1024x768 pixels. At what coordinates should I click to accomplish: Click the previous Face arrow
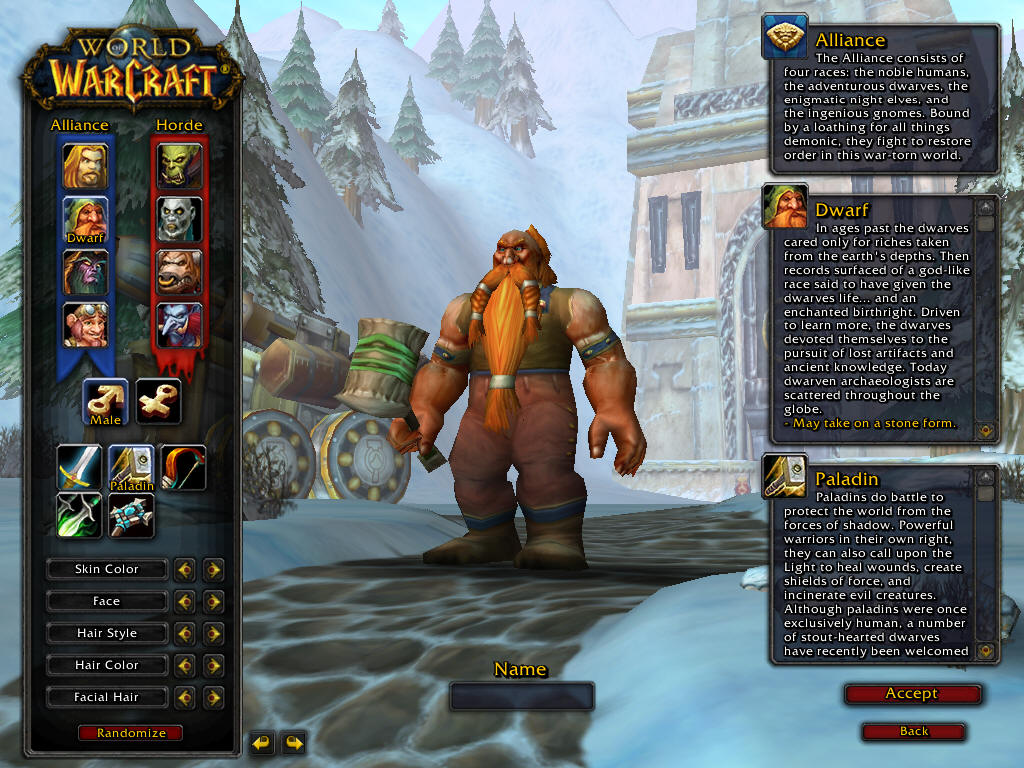pyautogui.click(x=185, y=602)
